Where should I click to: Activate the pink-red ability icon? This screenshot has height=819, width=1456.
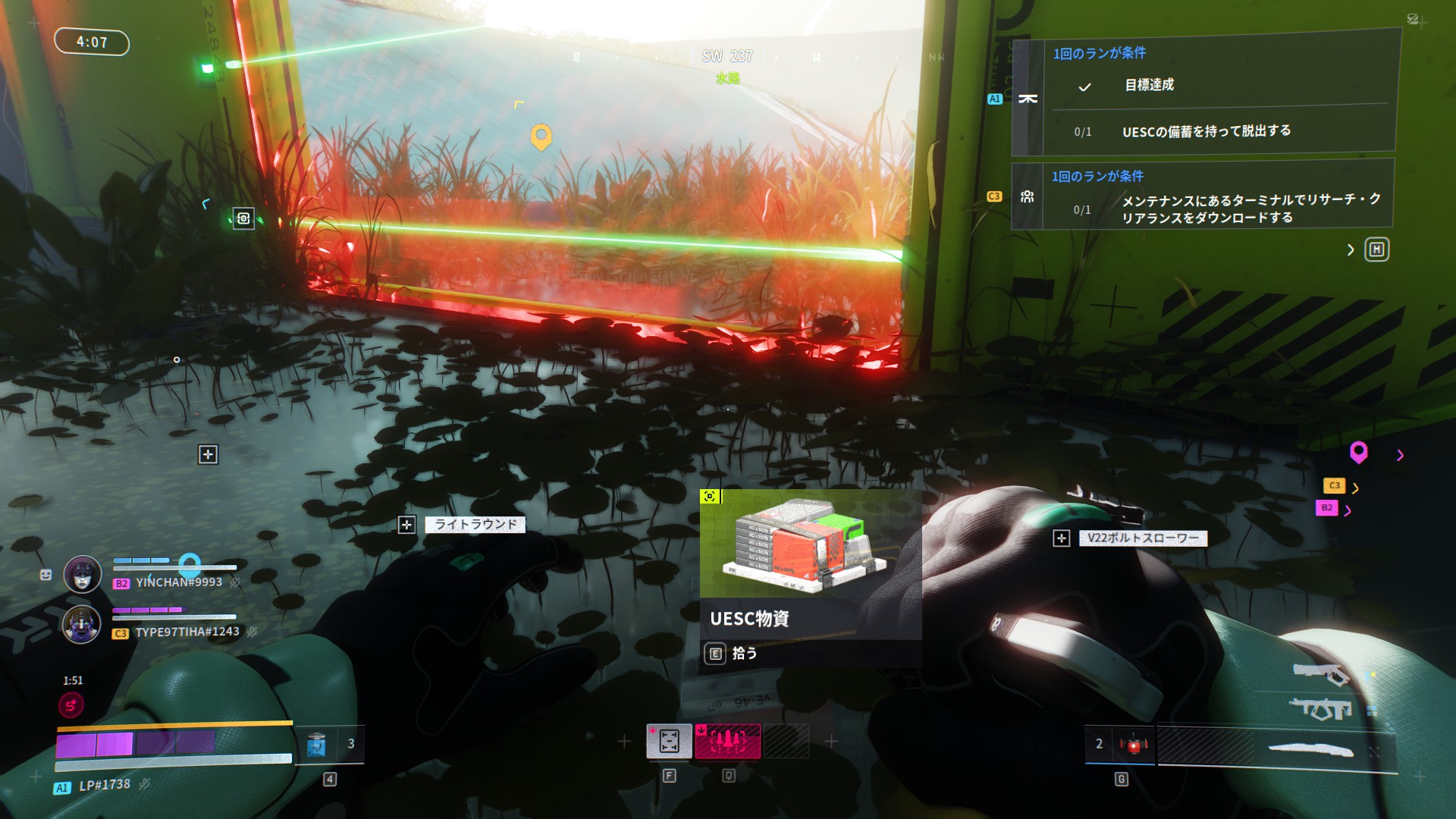click(x=728, y=741)
